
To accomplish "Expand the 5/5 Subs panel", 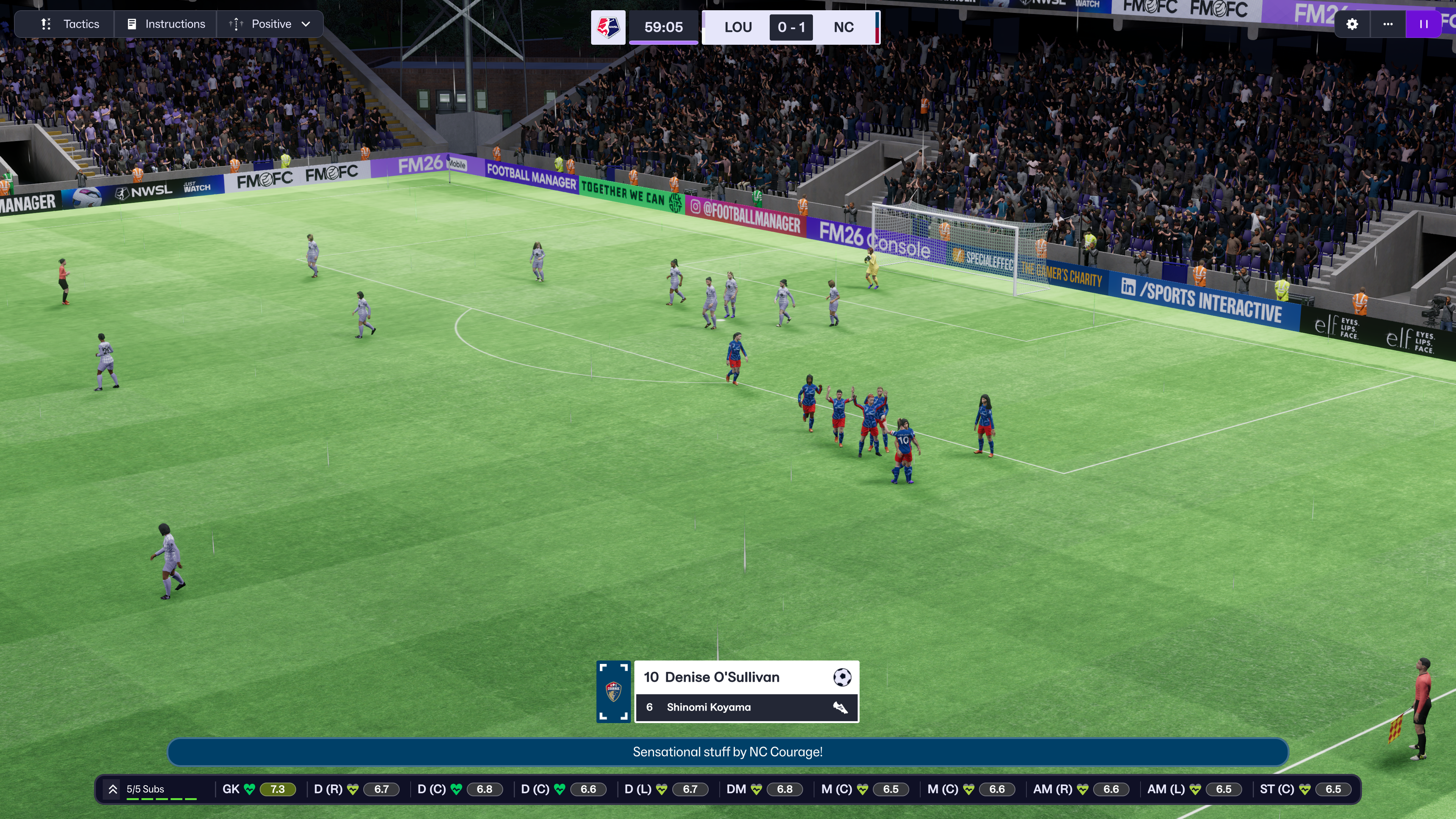I will [x=113, y=789].
